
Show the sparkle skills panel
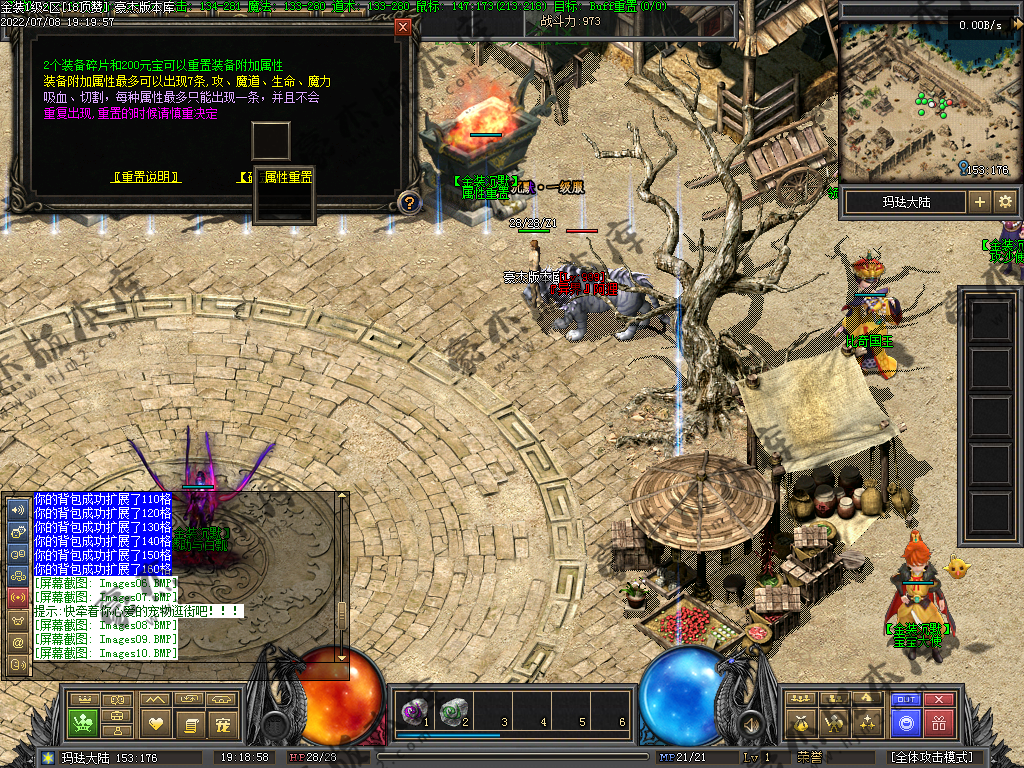pyautogui.click(x=867, y=722)
